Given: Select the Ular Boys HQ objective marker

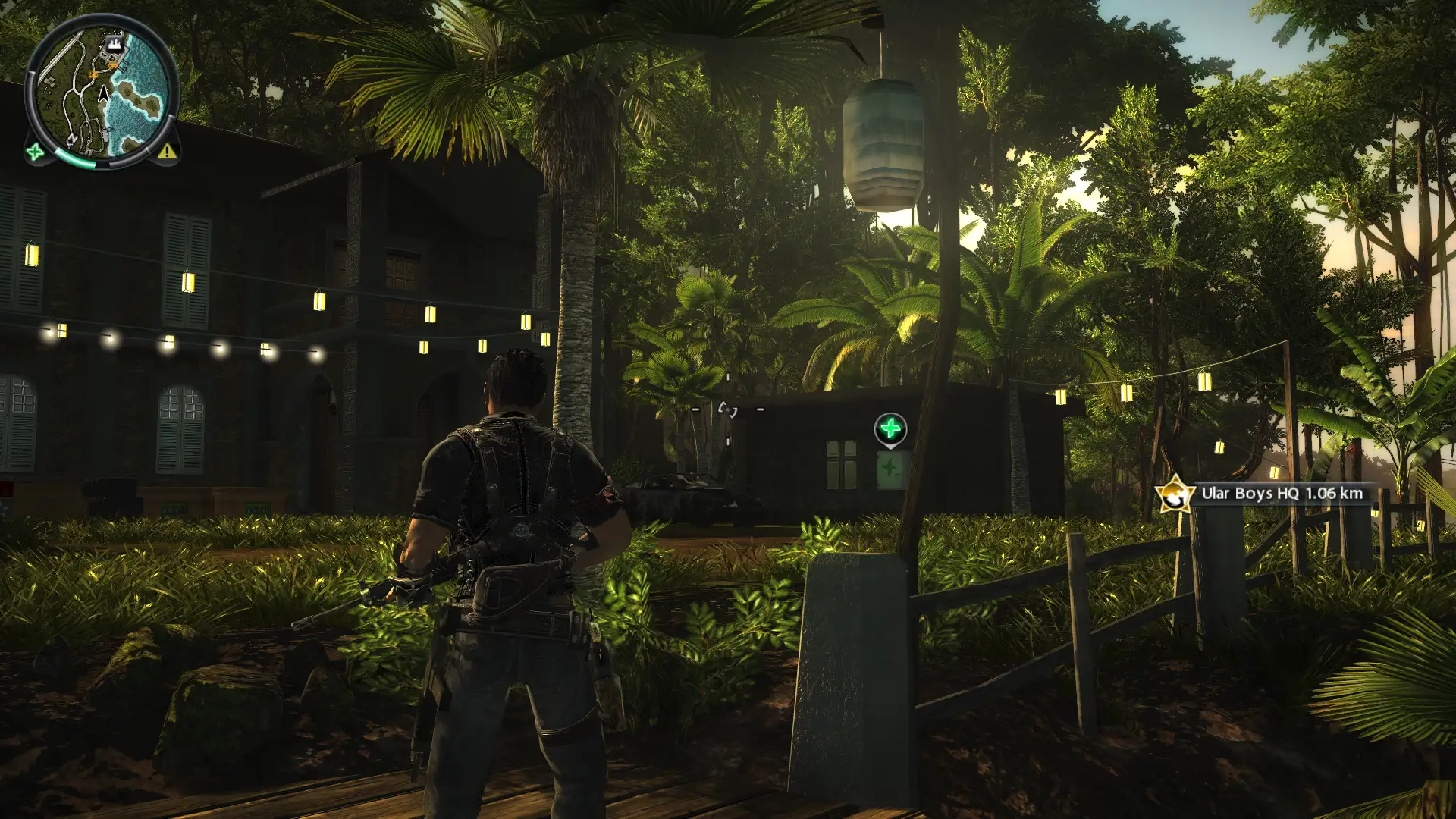Looking at the screenshot, I should pos(1175,494).
